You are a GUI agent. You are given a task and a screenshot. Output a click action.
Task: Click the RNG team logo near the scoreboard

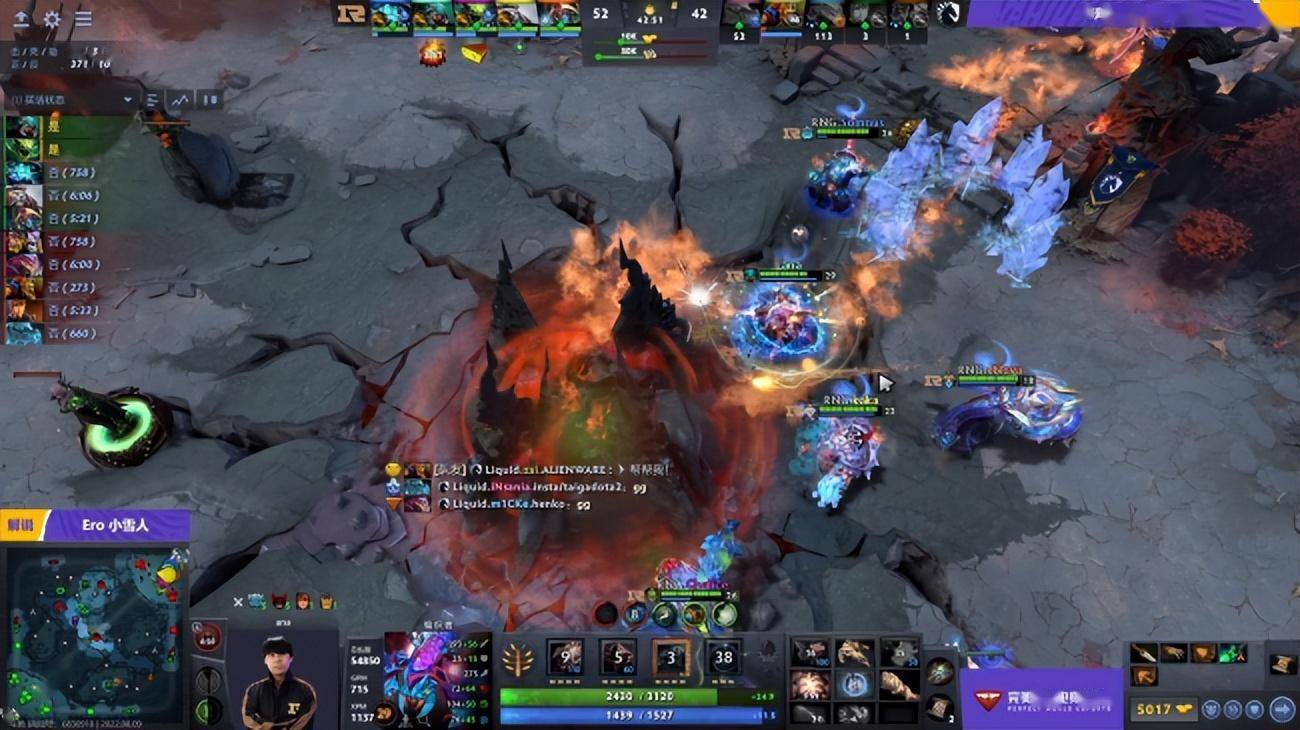click(351, 13)
